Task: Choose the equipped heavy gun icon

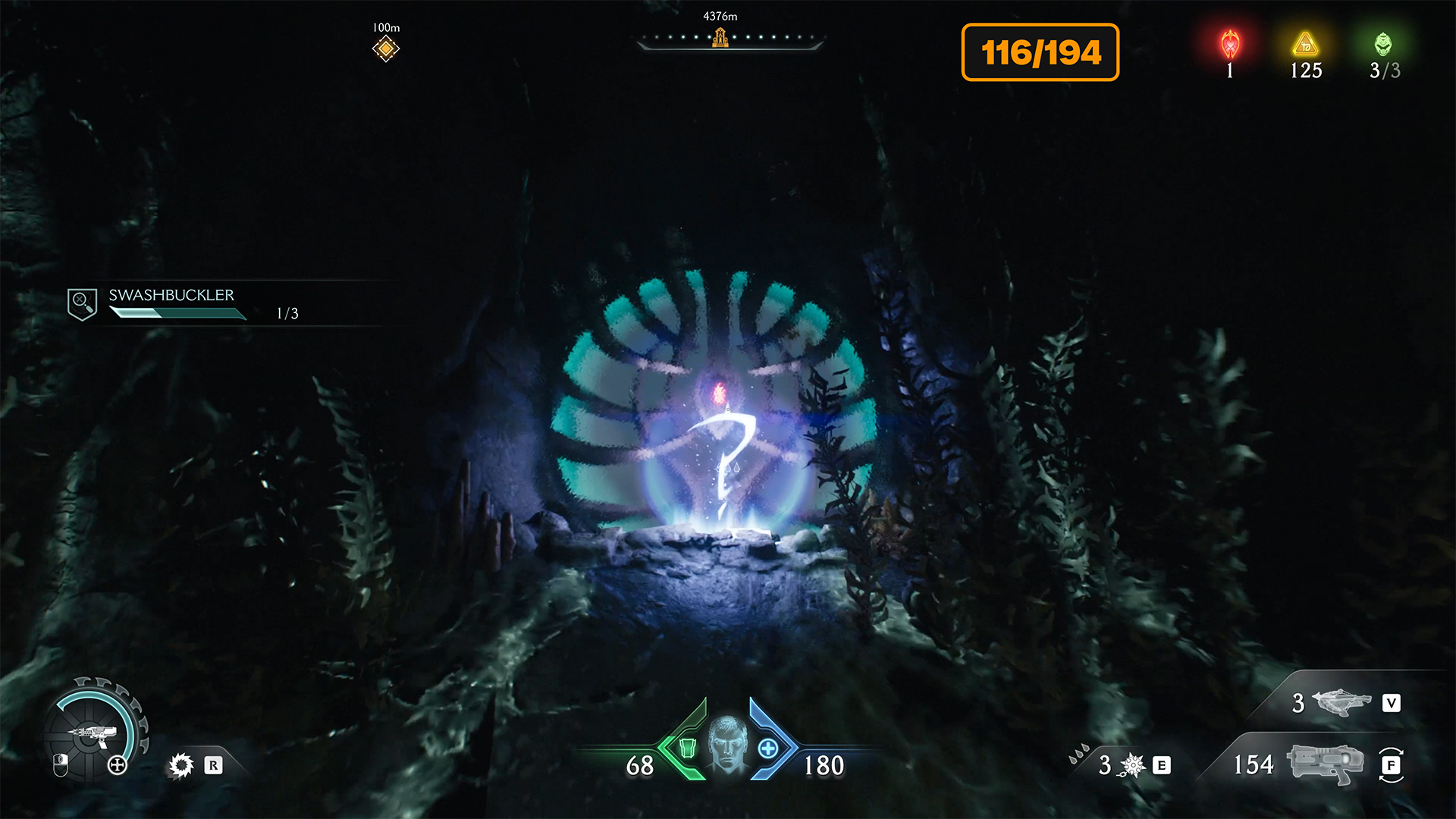Action: tap(1325, 763)
